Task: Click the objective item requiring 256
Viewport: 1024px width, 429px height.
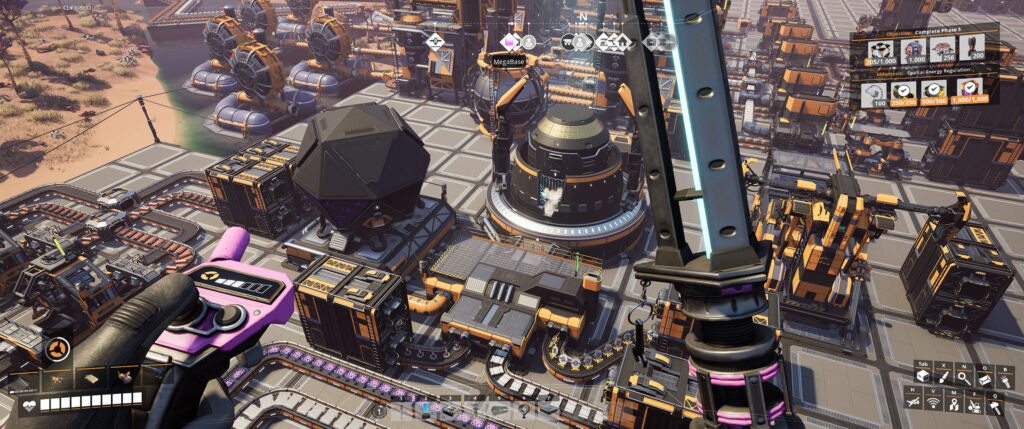Action: click(937, 50)
